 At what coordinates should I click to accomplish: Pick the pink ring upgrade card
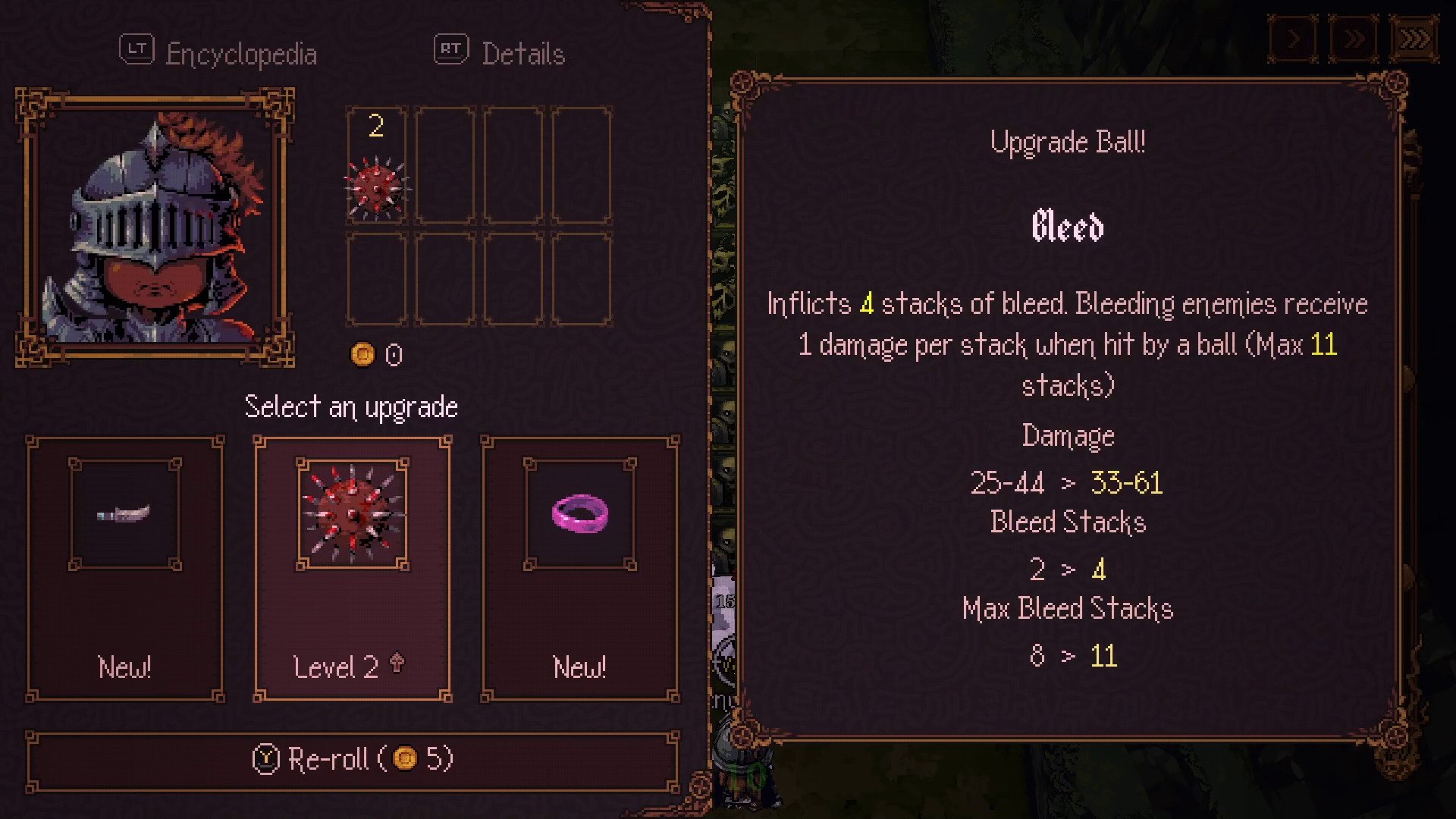[580, 569]
